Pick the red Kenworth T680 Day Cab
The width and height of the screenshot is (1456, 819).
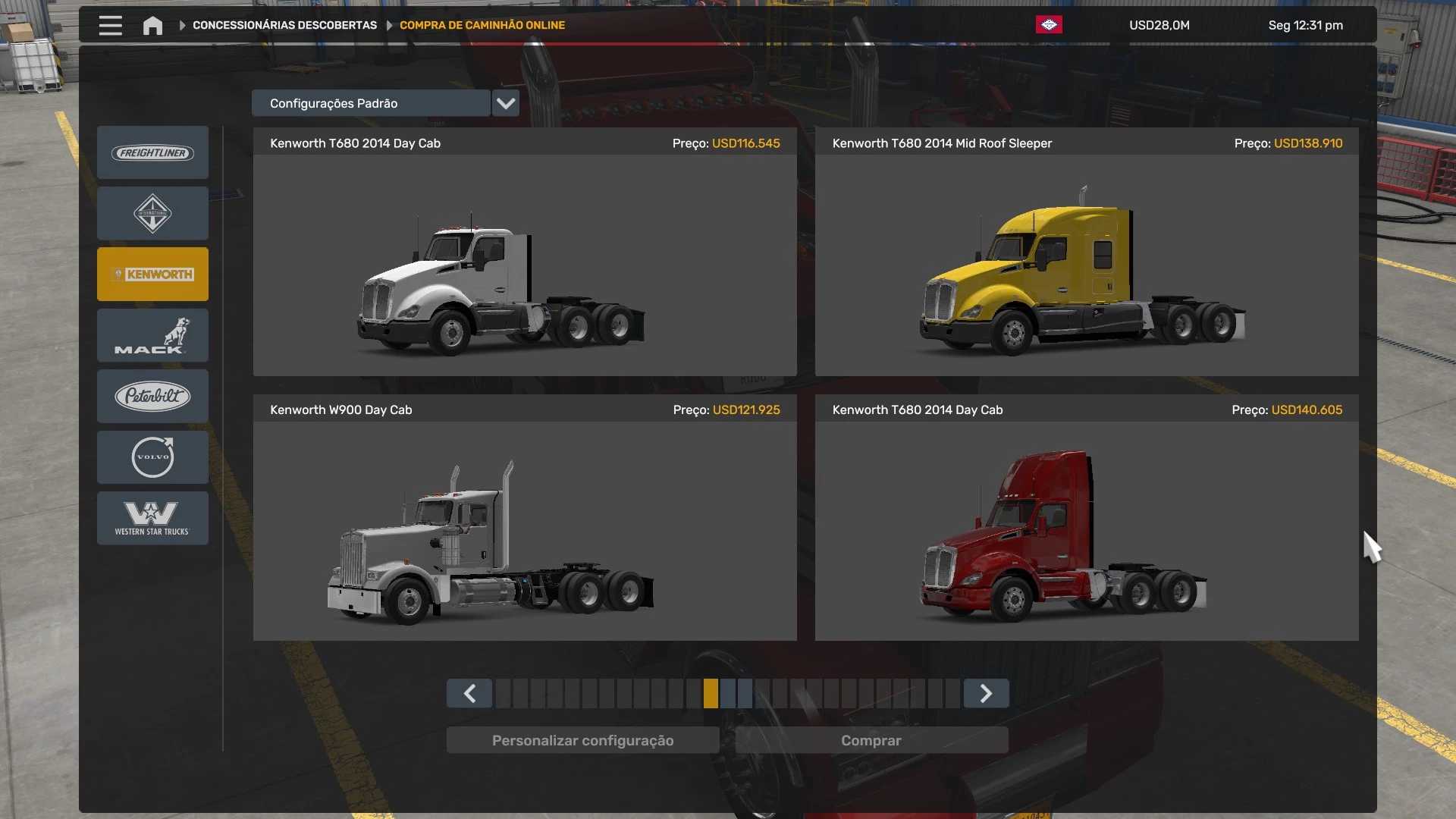1086,531
